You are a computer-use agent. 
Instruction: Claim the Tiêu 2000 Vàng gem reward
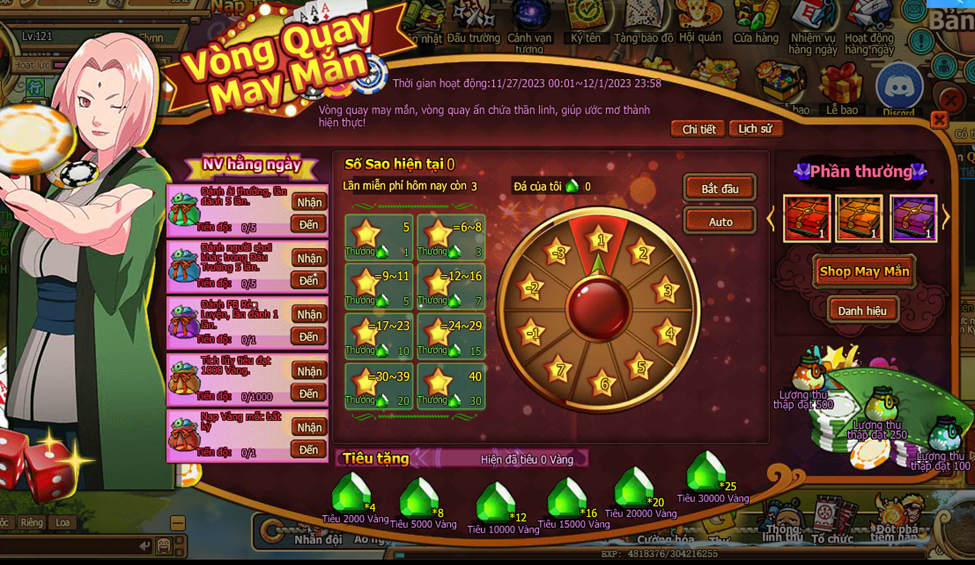pyautogui.click(x=351, y=493)
